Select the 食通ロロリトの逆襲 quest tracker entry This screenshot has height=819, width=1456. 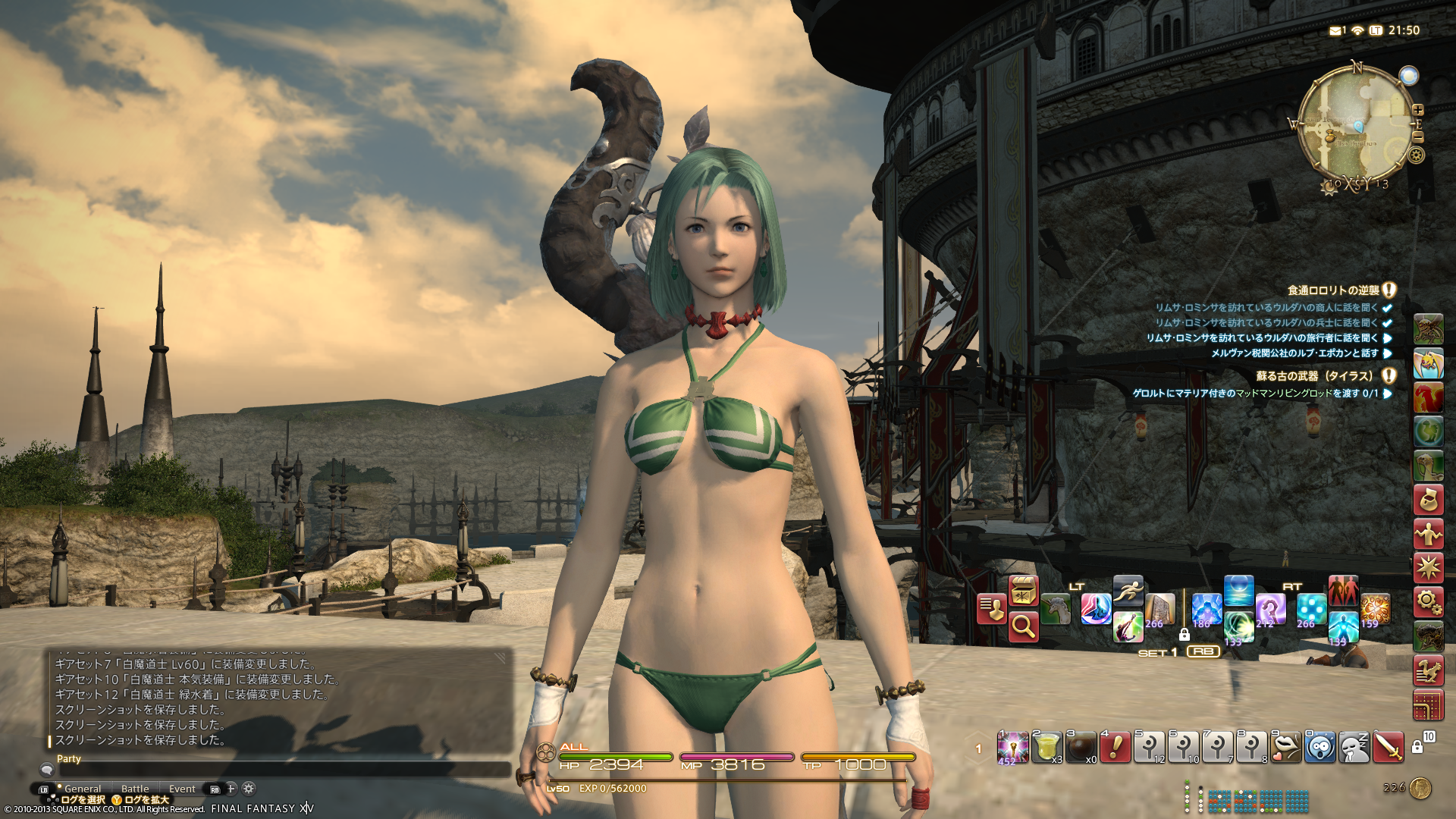point(1332,290)
